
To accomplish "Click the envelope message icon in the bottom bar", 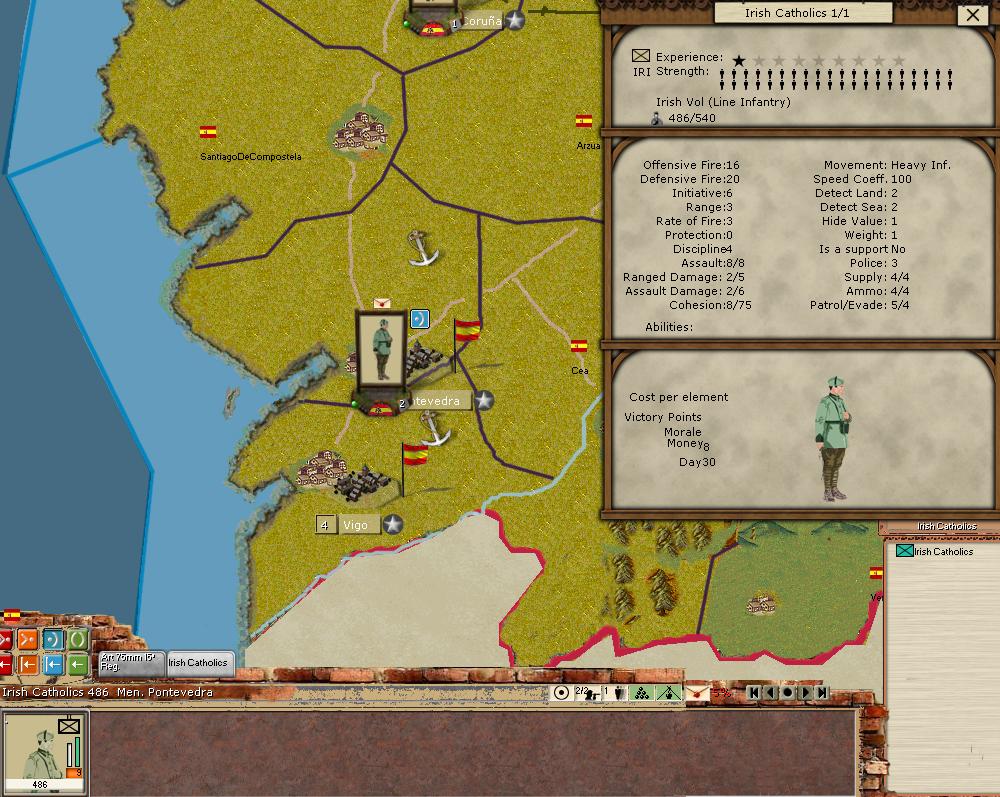I will [x=697, y=692].
